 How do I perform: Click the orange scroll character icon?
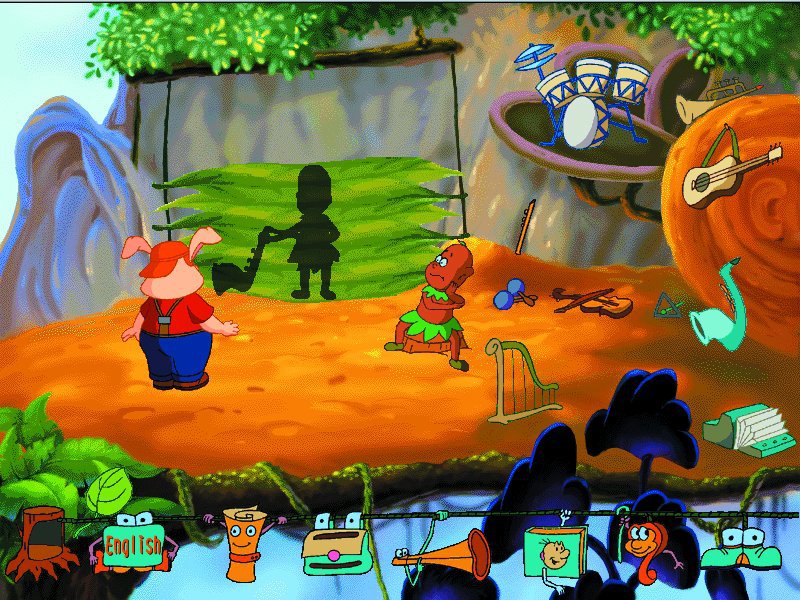pyautogui.click(x=241, y=545)
